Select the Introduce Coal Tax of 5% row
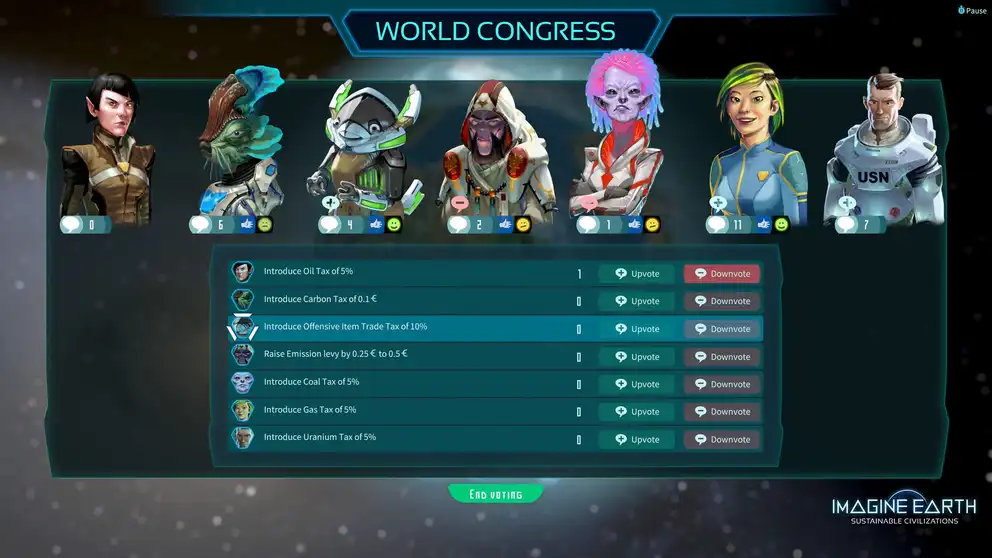Image resolution: width=992 pixels, height=558 pixels. (400, 383)
